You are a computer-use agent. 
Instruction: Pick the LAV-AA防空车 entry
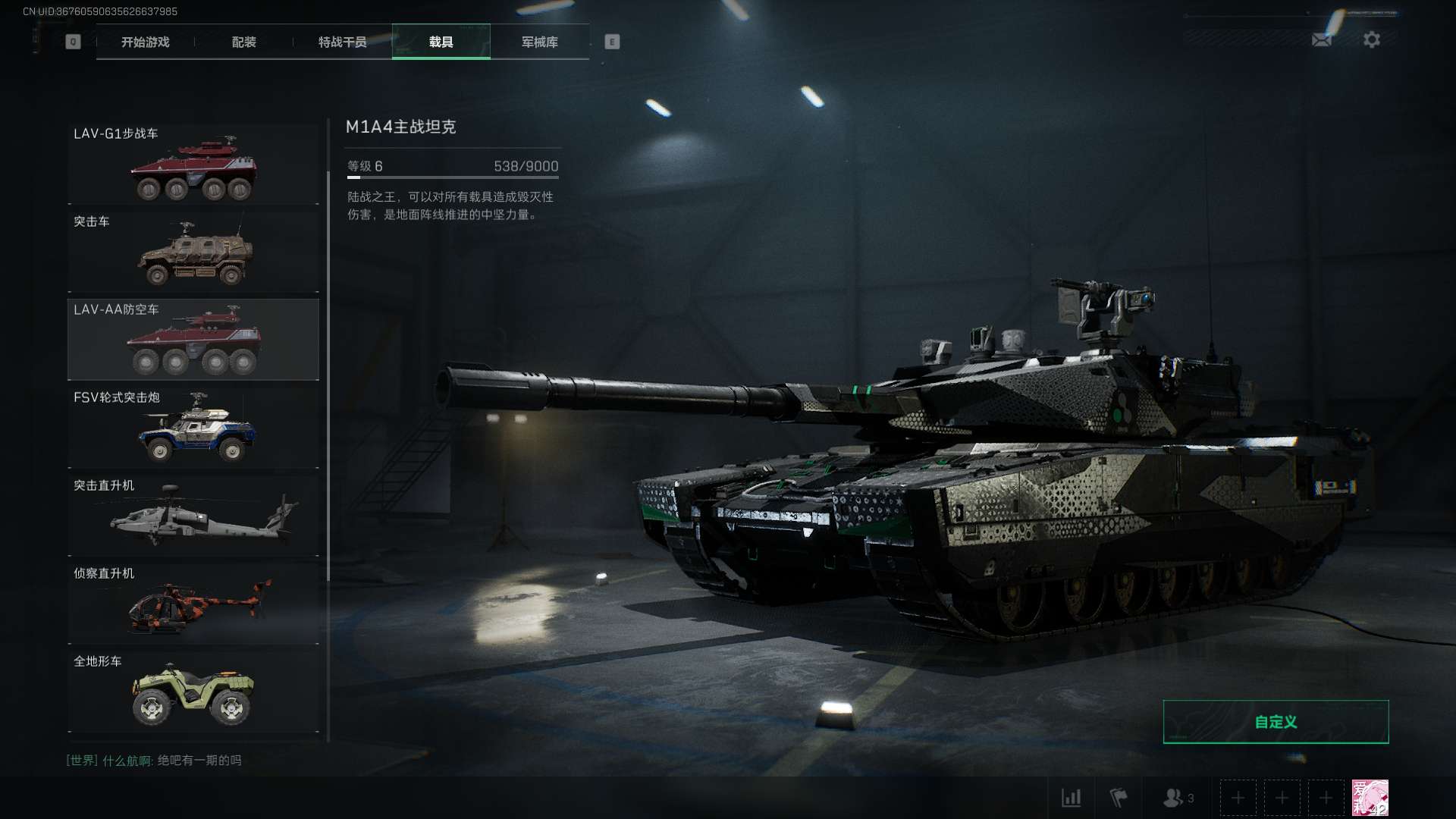point(193,340)
